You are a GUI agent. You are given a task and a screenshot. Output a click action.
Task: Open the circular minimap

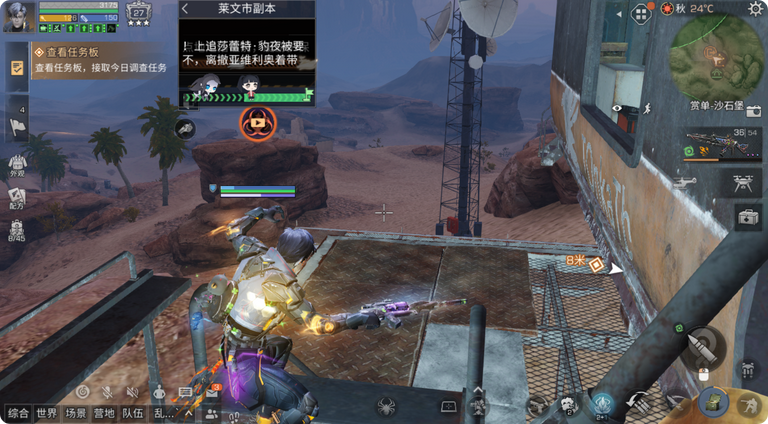pyautogui.click(x=715, y=55)
